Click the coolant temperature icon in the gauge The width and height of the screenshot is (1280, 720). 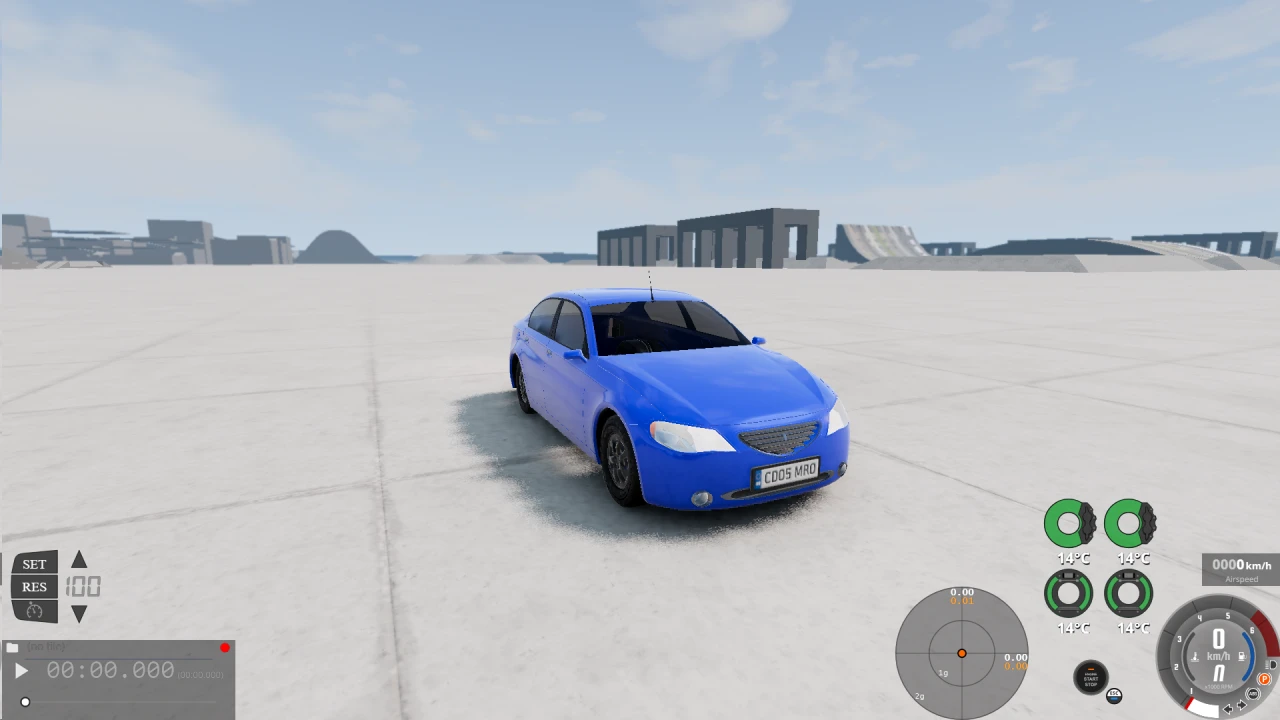1195,656
